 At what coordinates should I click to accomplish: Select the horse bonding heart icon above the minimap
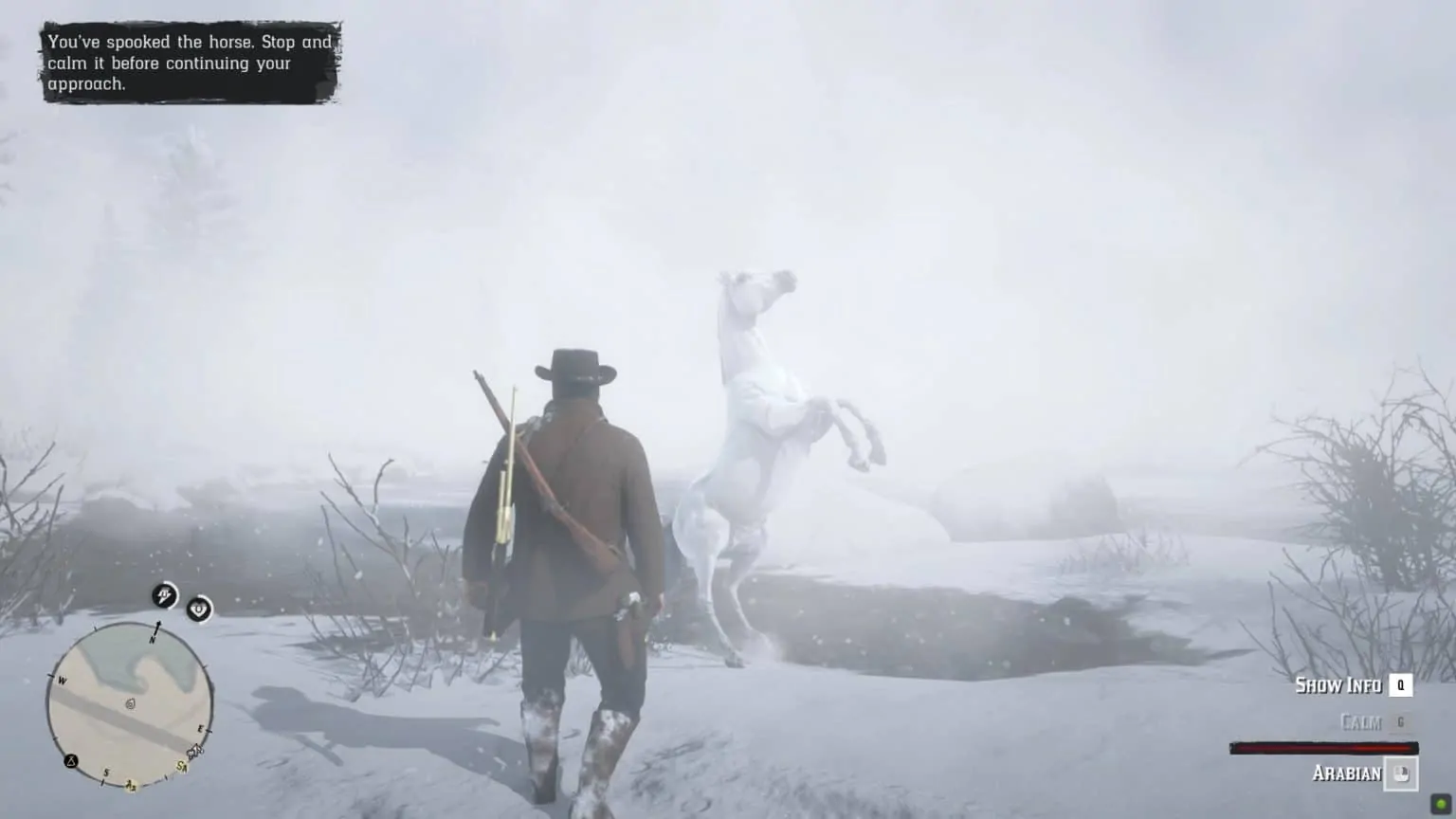click(198, 610)
